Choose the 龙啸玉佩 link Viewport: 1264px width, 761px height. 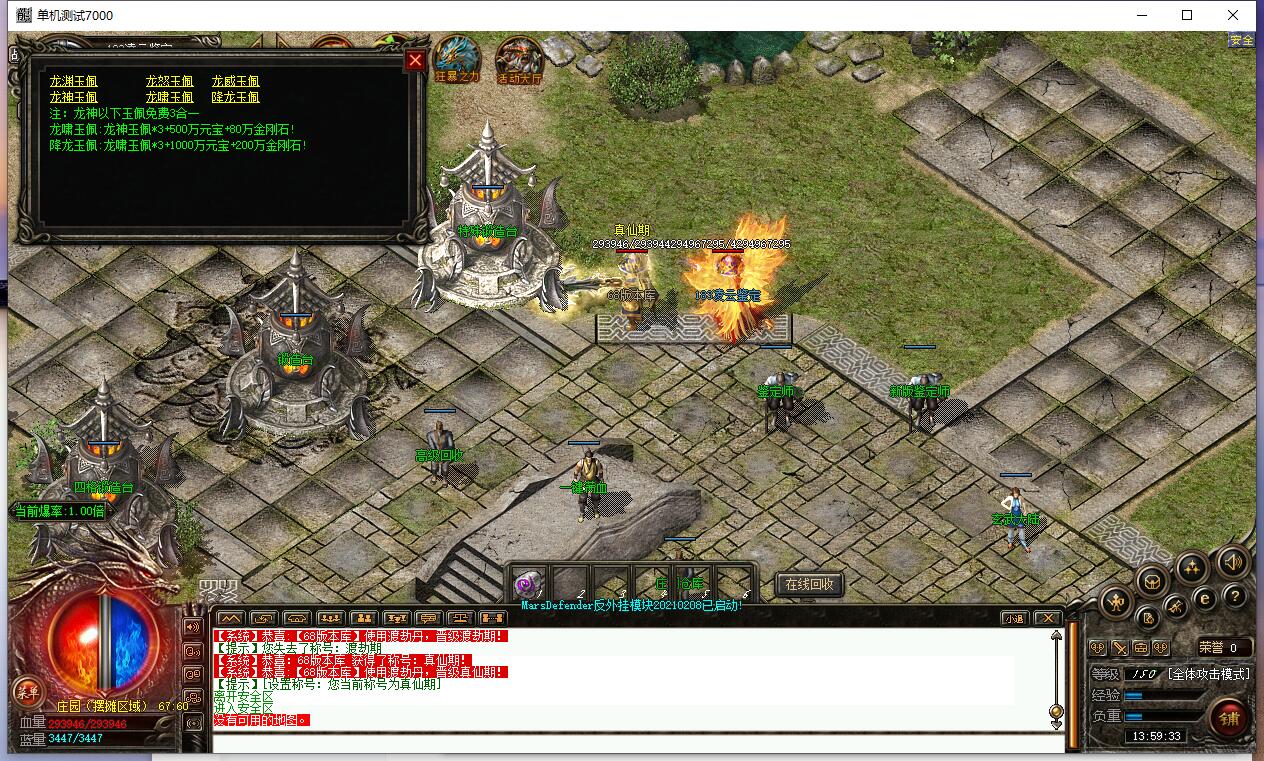pyautogui.click(x=169, y=97)
